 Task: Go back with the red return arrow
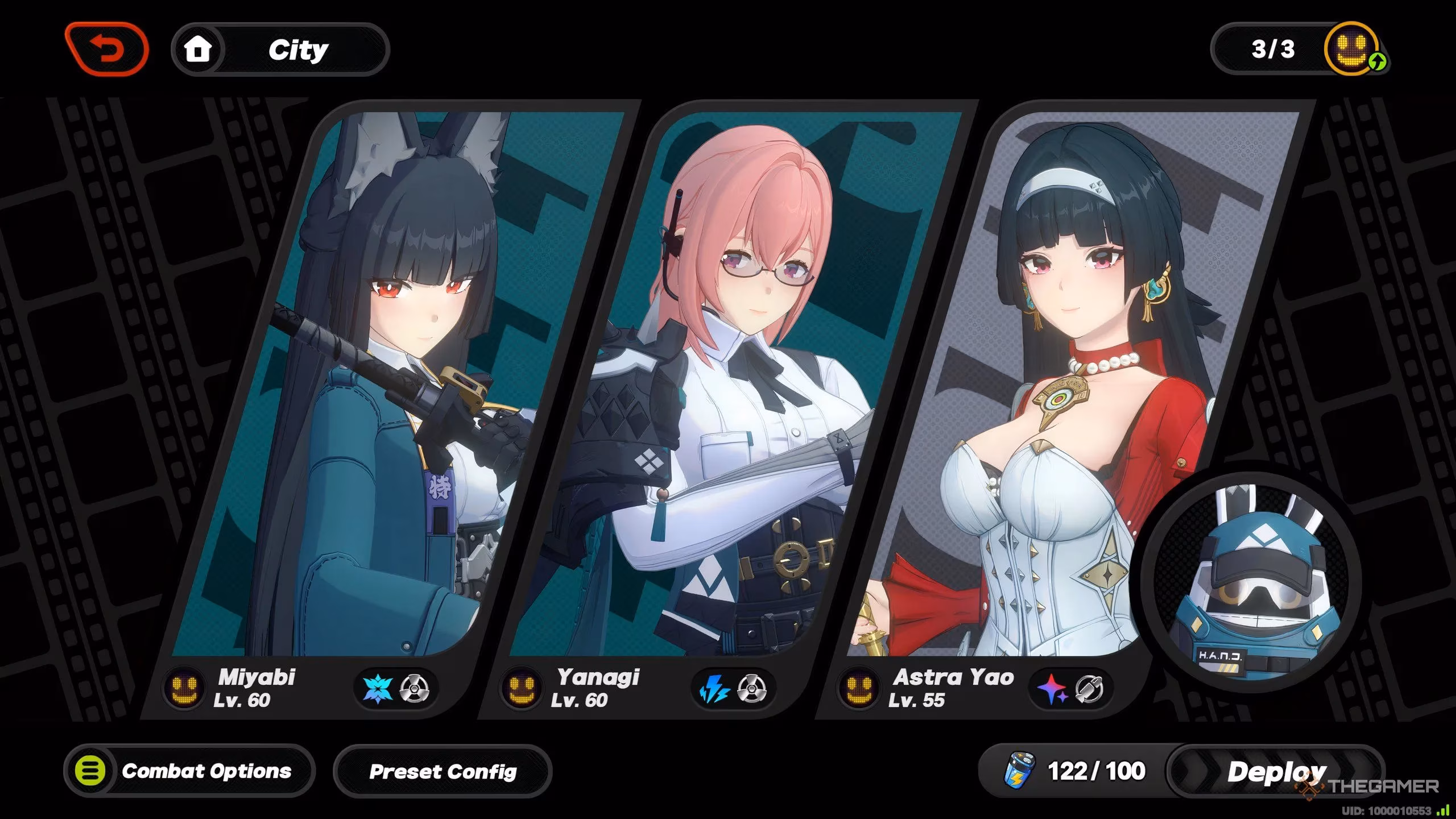[x=107, y=50]
